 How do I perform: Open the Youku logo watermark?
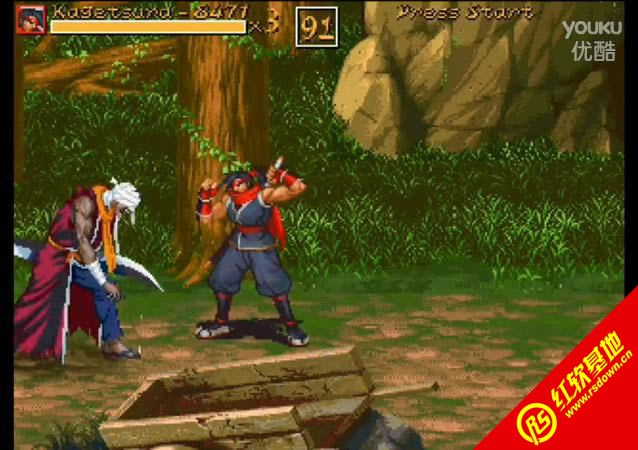click(x=591, y=40)
